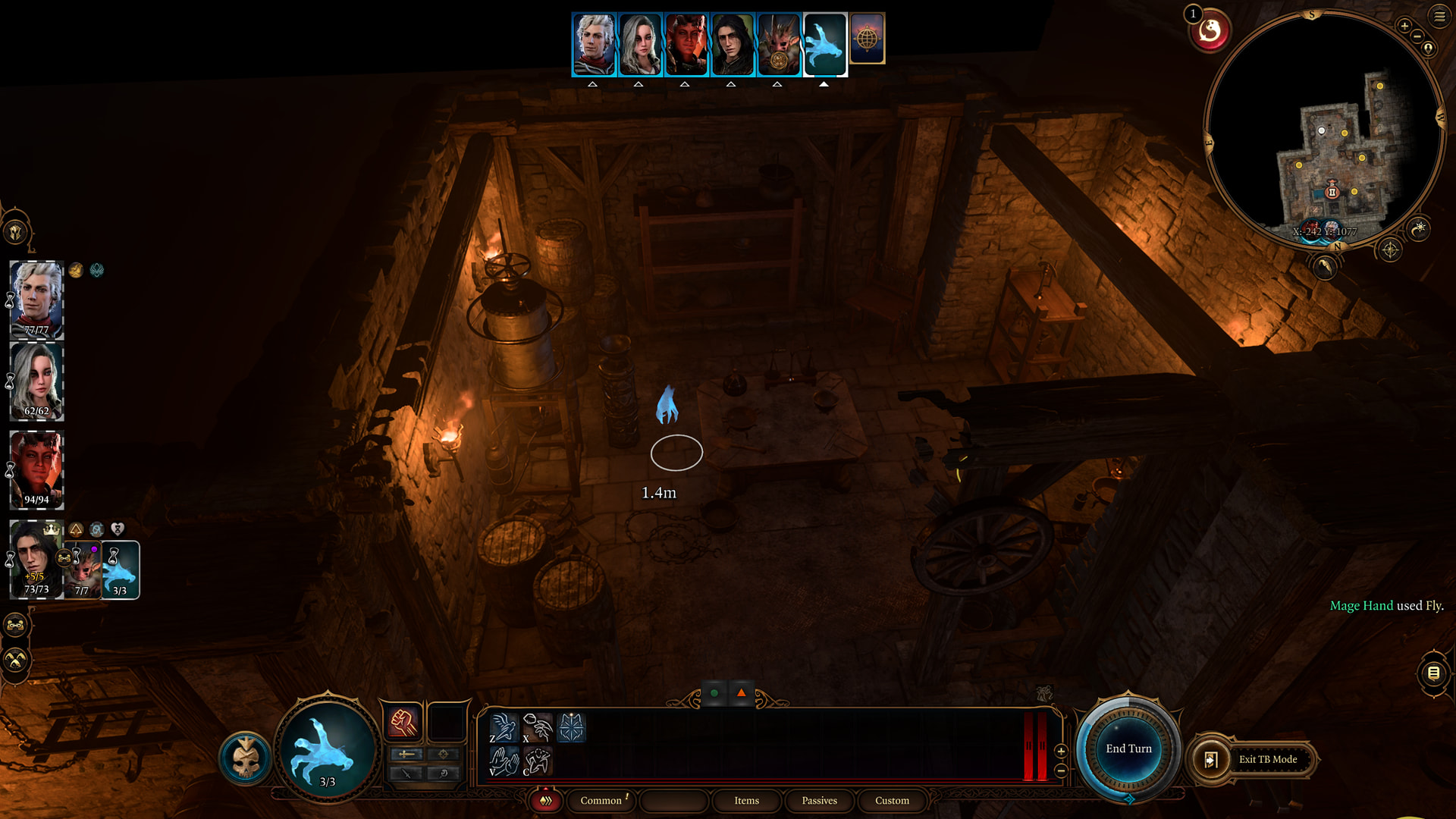Image resolution: width=1456 pixels, height=819 pixels.
Task: Select the red tiefling party portrait
Action: click(x=36, y=470)
